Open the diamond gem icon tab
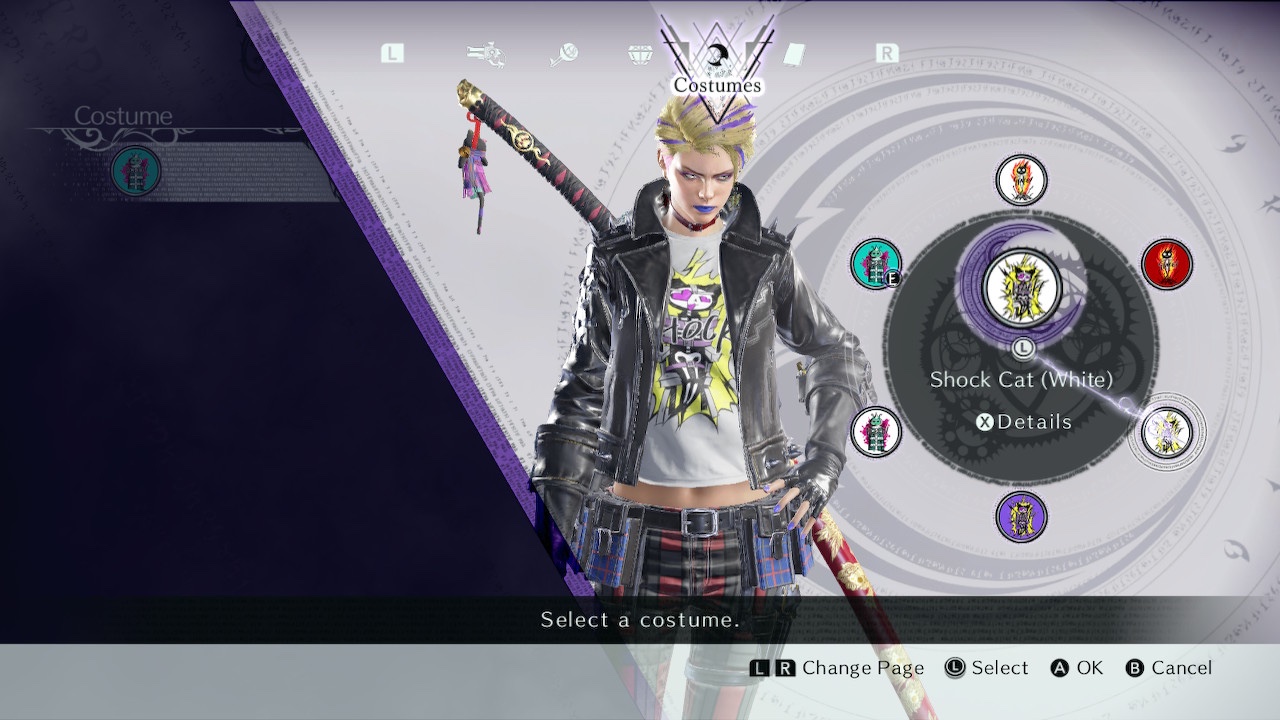This screenshot has width=1280, height=720. (x=640, y=54)
